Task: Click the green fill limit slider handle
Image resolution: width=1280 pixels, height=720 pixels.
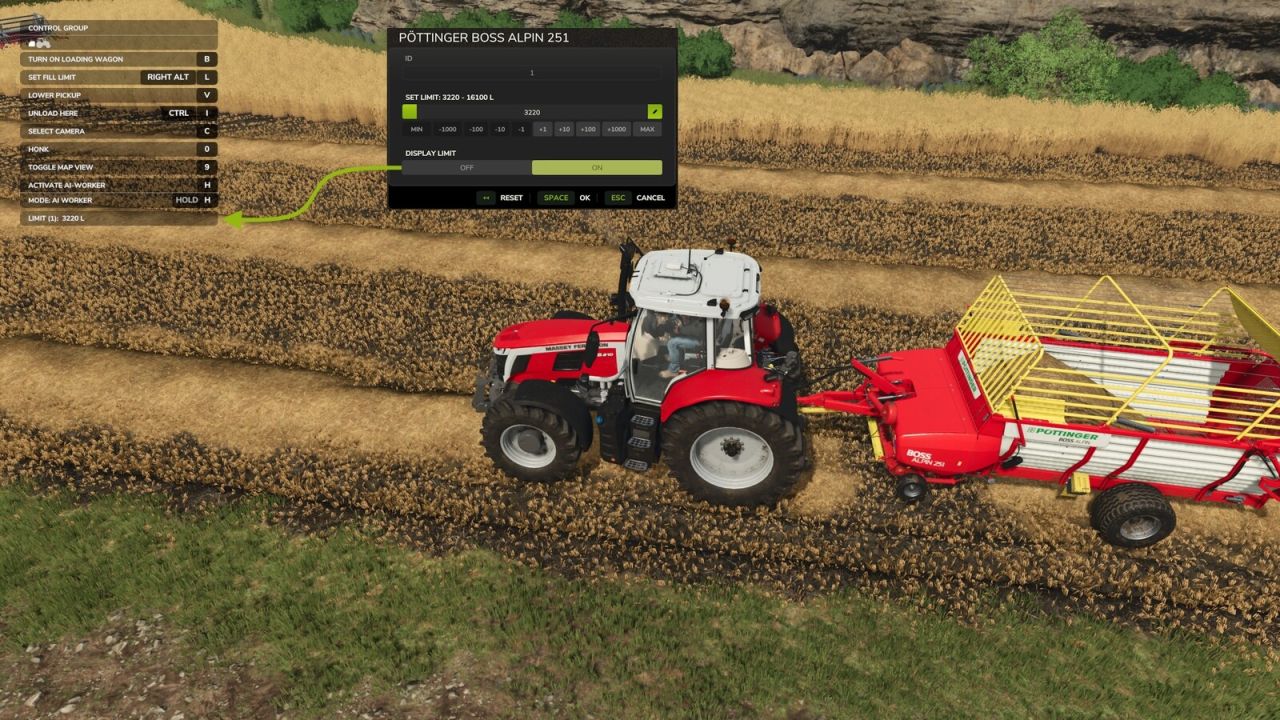Action: click(410, 112)
